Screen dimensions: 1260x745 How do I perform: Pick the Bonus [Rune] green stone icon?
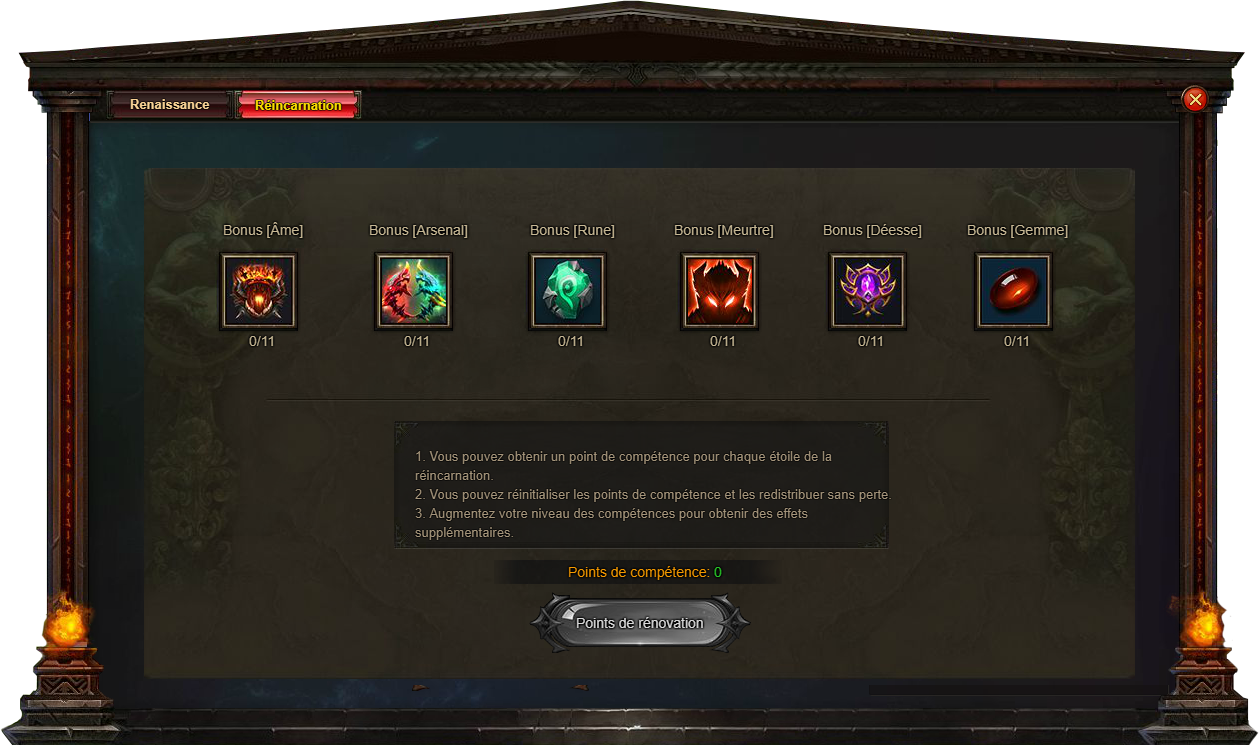tap(567, 291)
